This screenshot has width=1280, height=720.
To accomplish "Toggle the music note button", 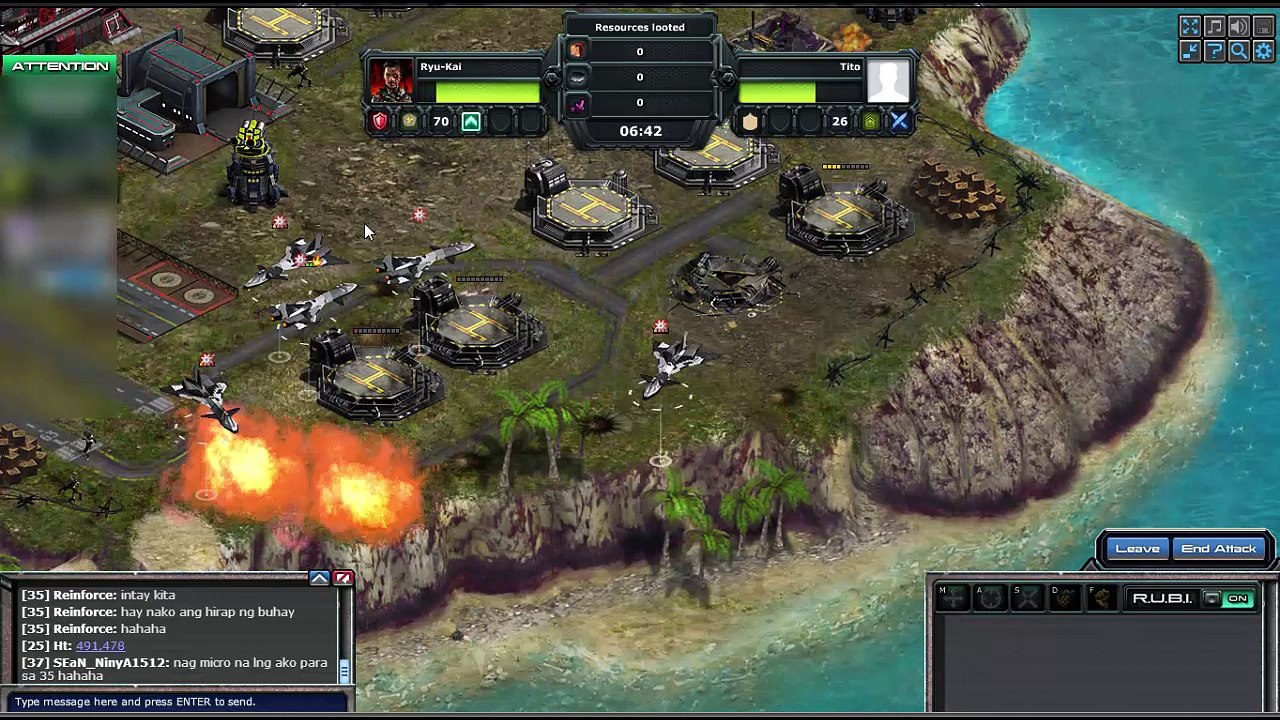I will point(1214,27).
